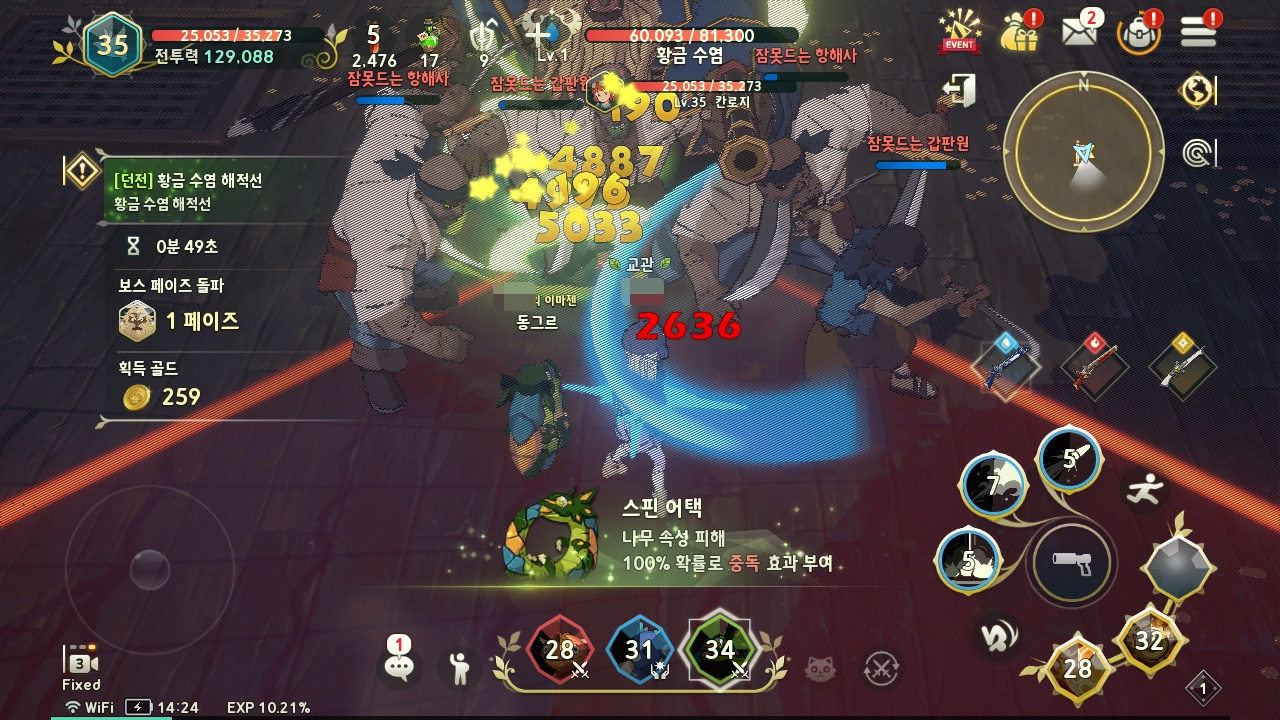The width and height of the screenshot is (1280, 720).
Task: Toggle auto-battle crossed swords icon
Action: pyautogui.click(x=881, y=667)
